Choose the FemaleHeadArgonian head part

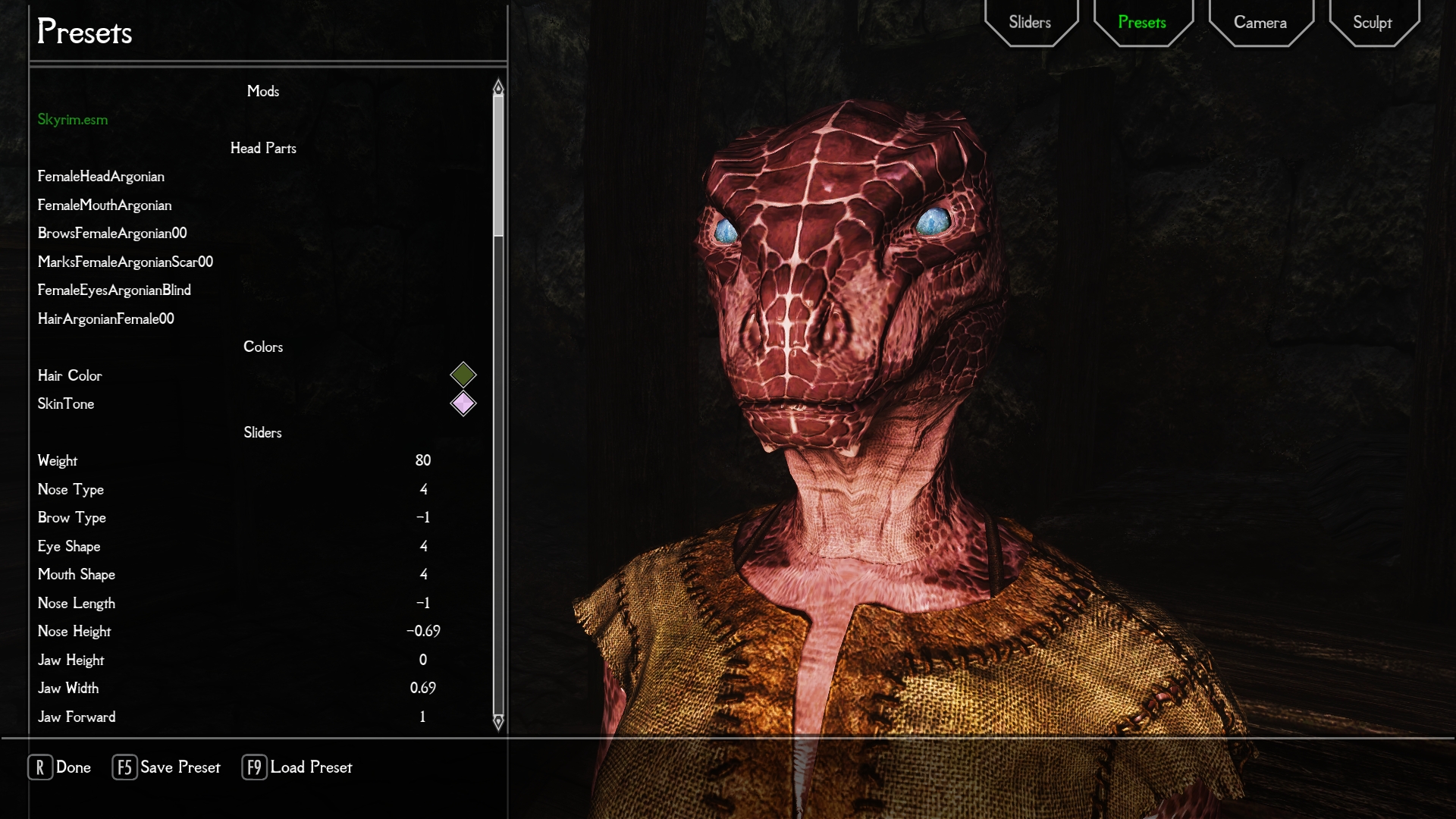101,177
